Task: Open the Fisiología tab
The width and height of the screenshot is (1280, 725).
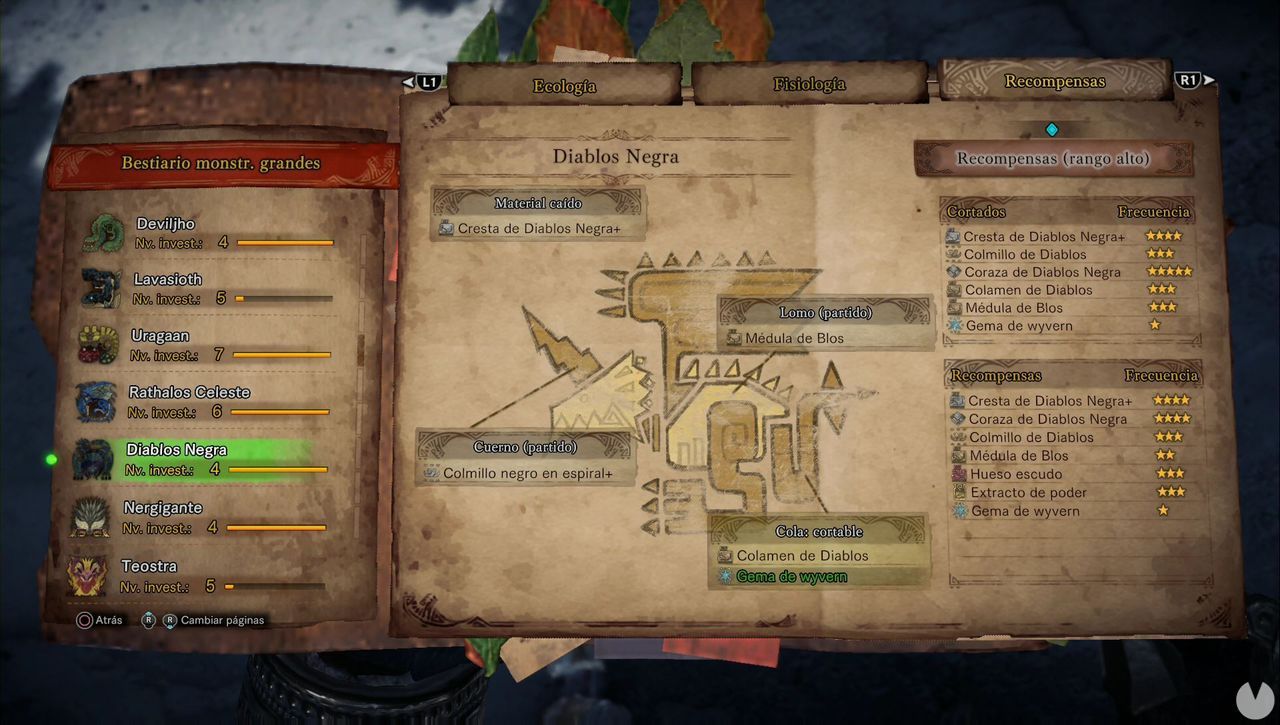Action: coord(808,86)
